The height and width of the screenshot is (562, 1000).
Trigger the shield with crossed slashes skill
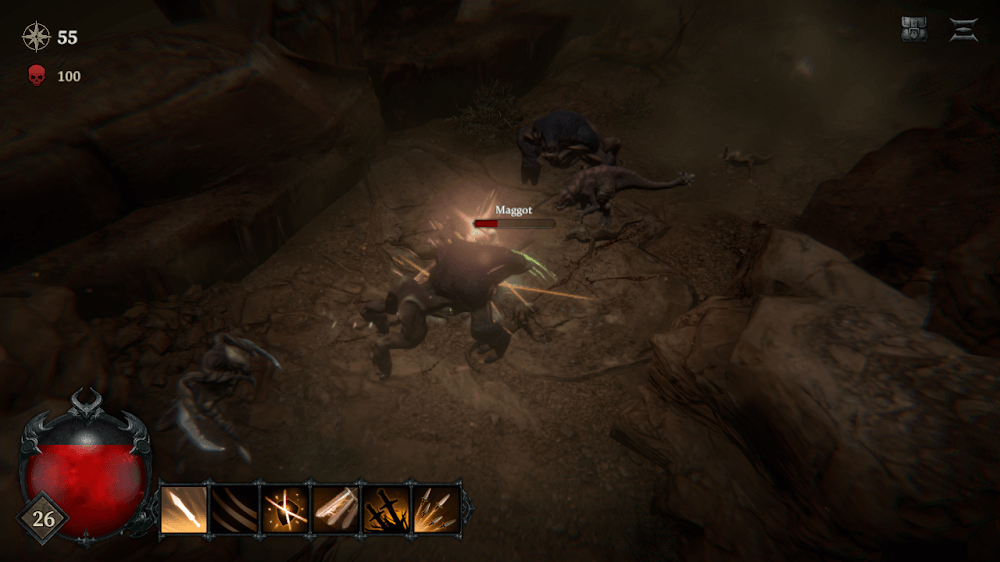coord(285,509)
